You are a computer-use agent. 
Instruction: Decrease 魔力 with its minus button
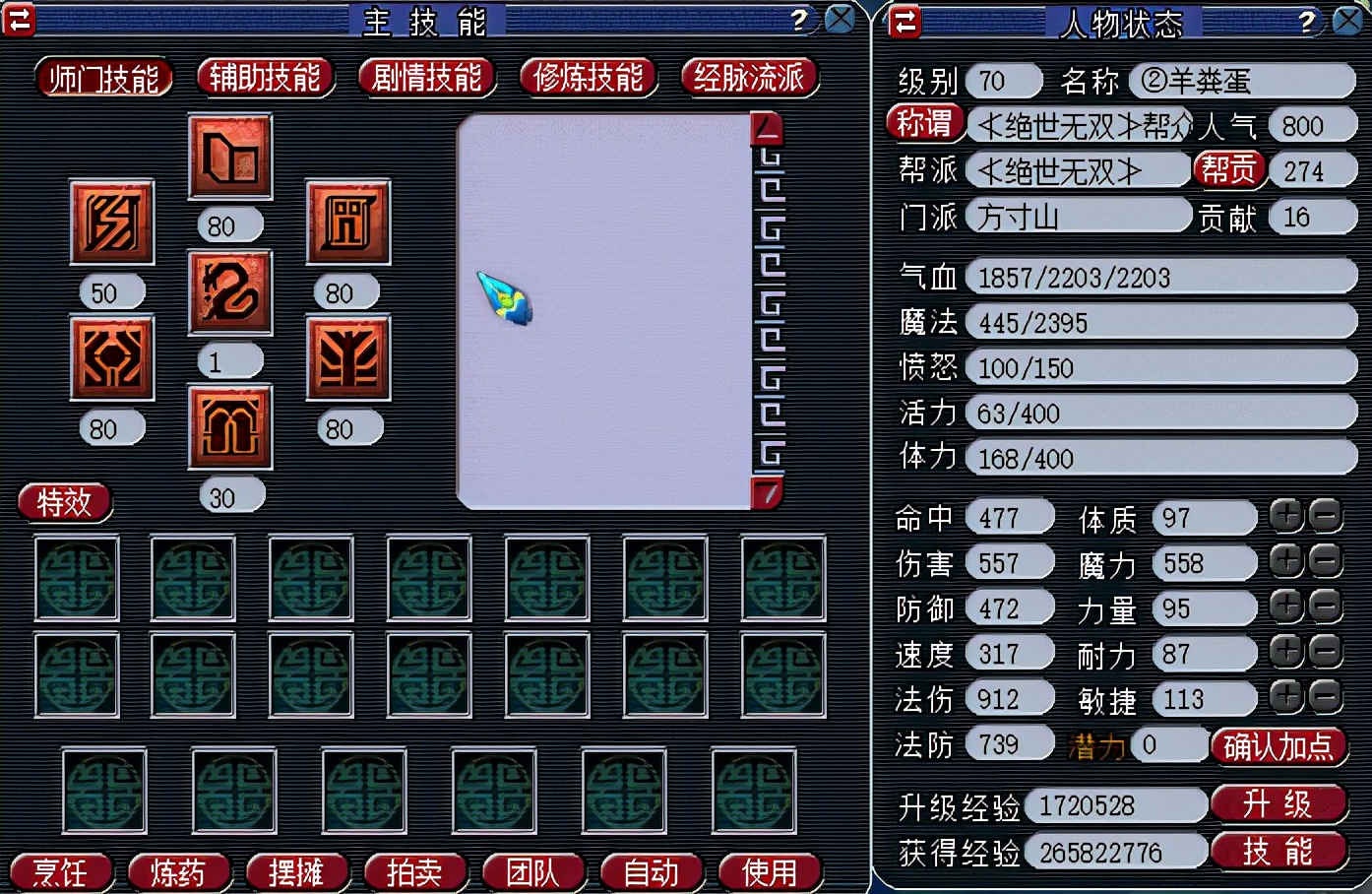[x=1325, y=561]
